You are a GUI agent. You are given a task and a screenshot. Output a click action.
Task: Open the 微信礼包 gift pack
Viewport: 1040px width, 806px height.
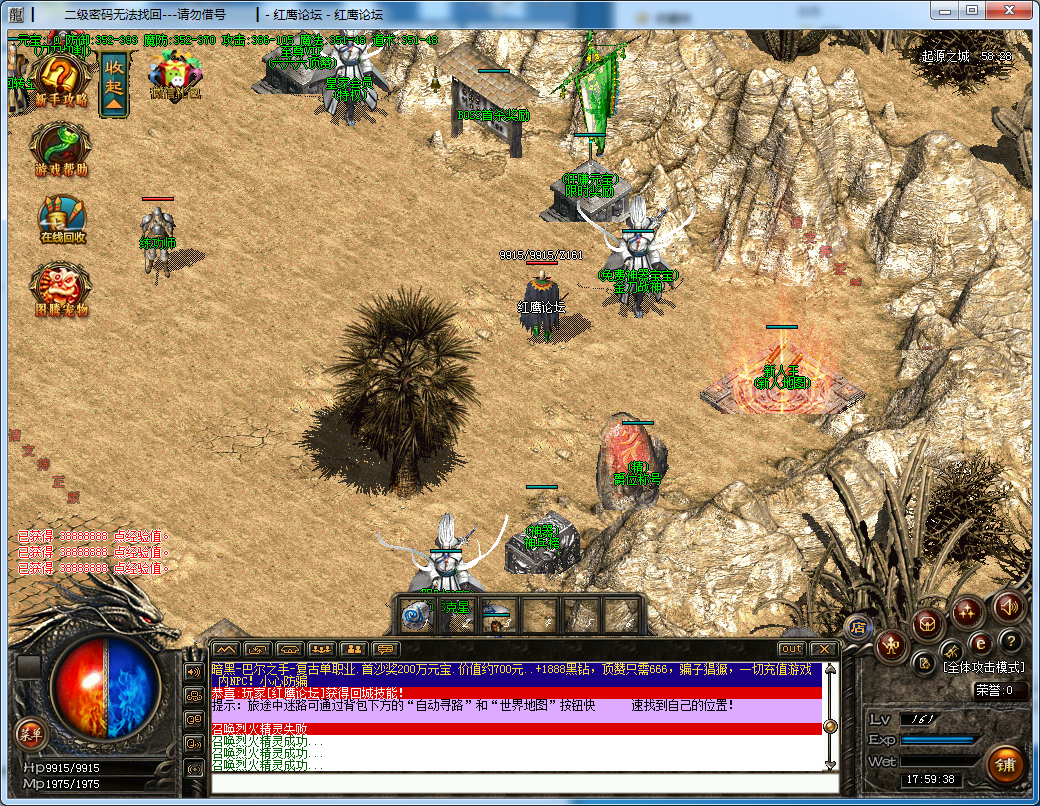pyautogui.click(x=175, y=76)
